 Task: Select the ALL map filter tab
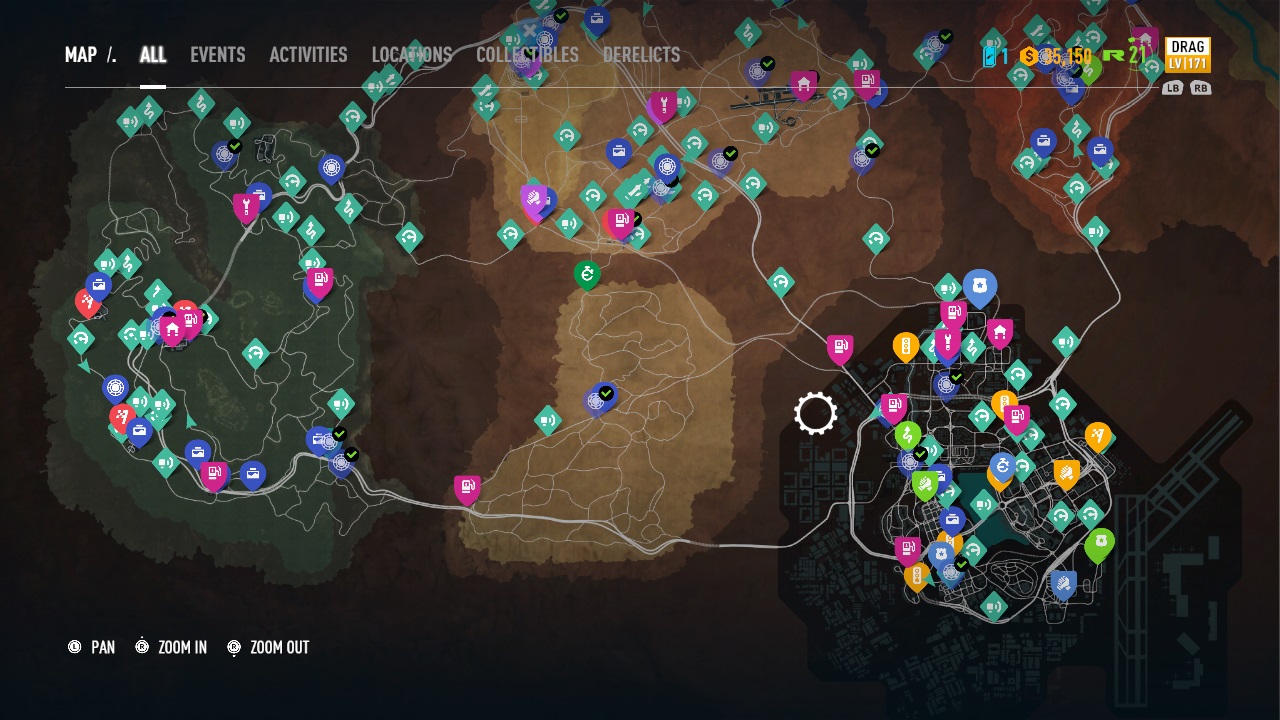(153, 55)
